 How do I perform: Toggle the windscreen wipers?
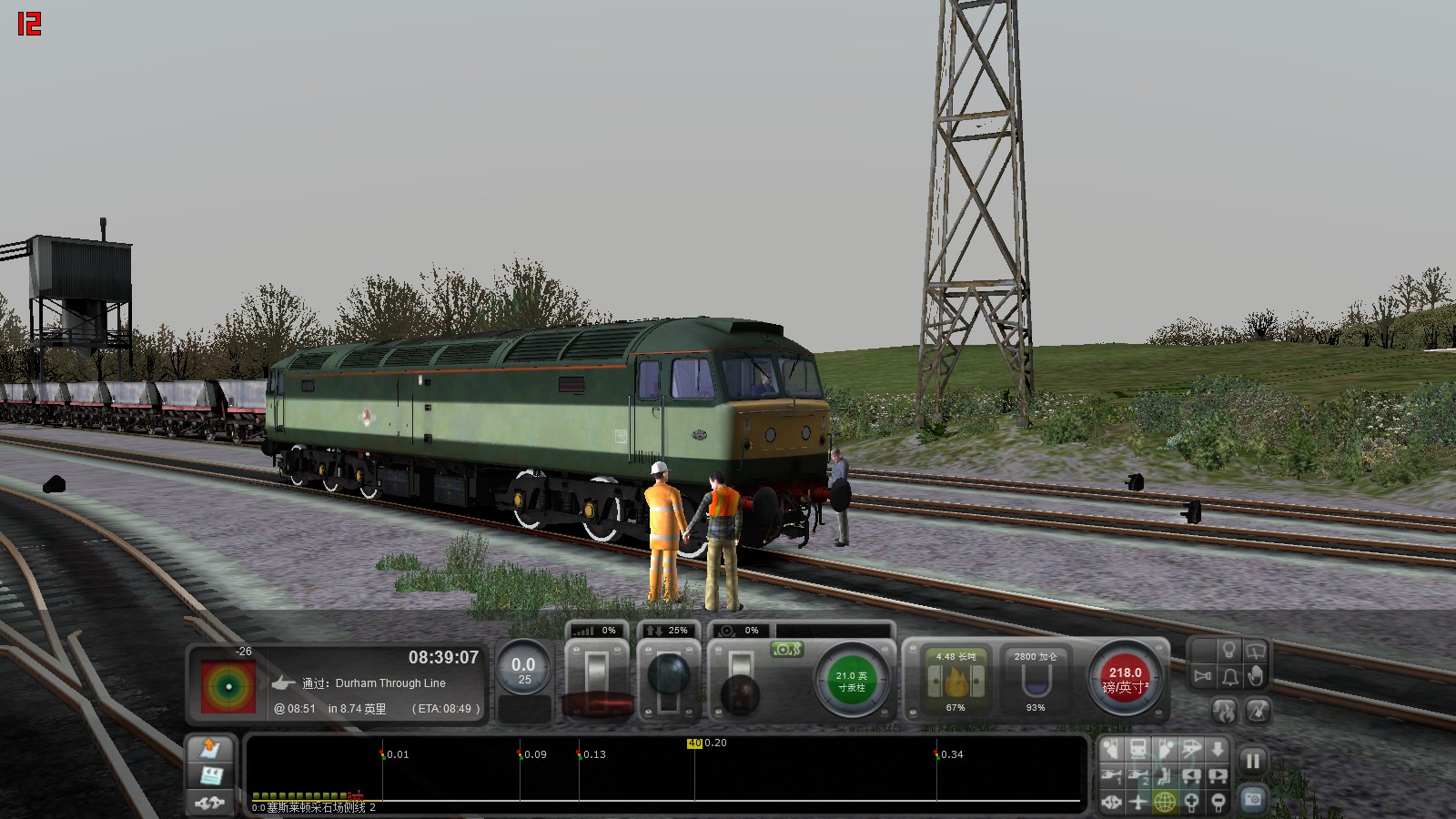click(x=1256, y=650)
